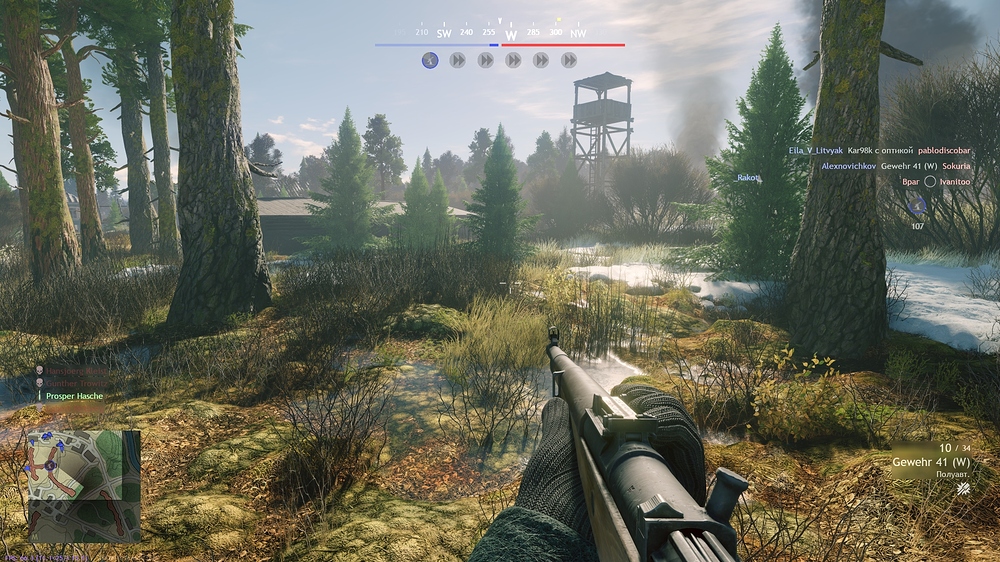Click the objective marker showing 107 meters
Image resolution: width=1000 pixels, height=562 pixels.
[916, 205]
